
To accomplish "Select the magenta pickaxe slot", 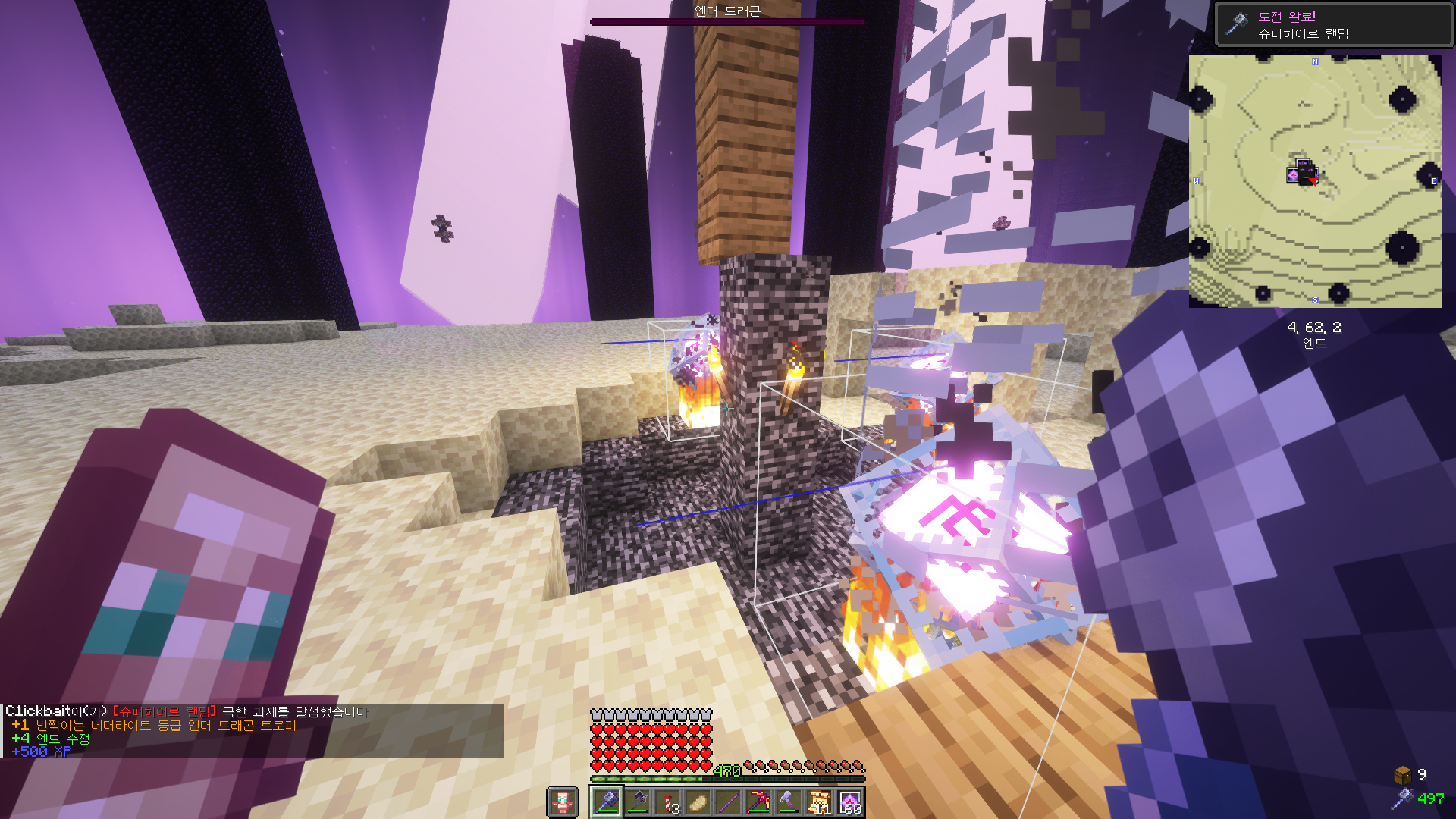I will [x=758, y=802].
